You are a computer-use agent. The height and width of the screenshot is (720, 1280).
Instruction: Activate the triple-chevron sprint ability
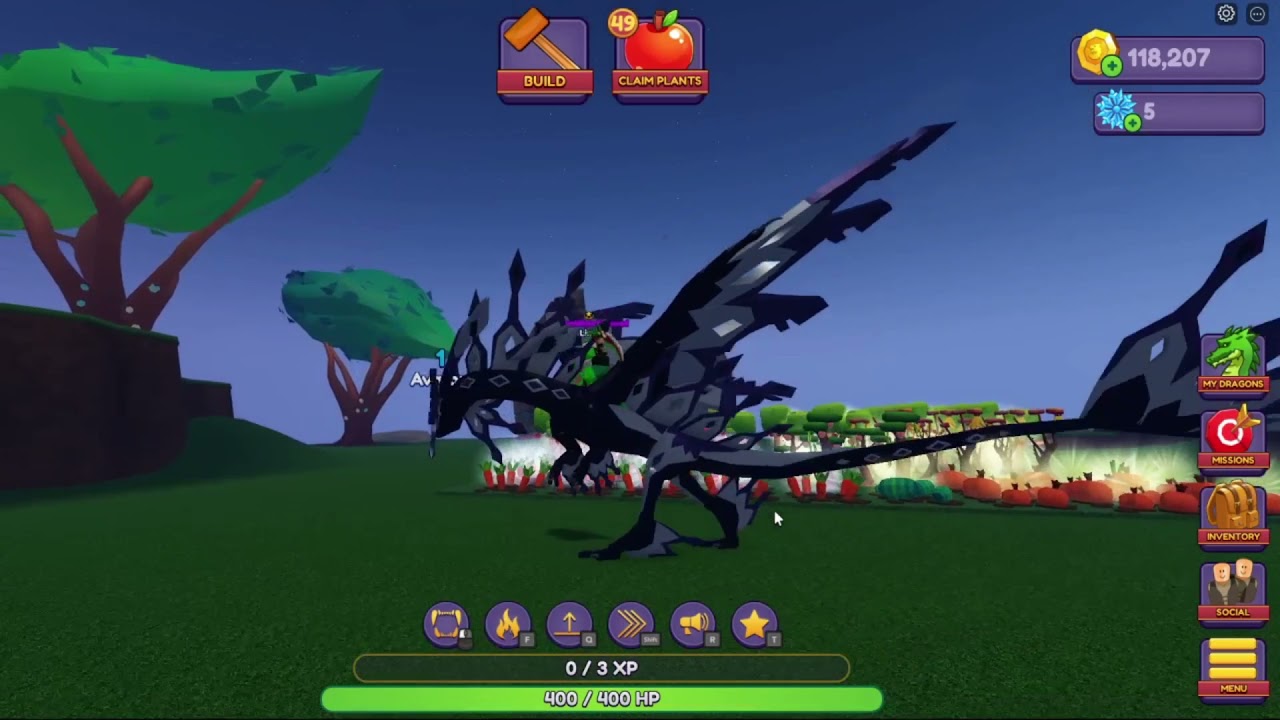[x=631, y=624]
